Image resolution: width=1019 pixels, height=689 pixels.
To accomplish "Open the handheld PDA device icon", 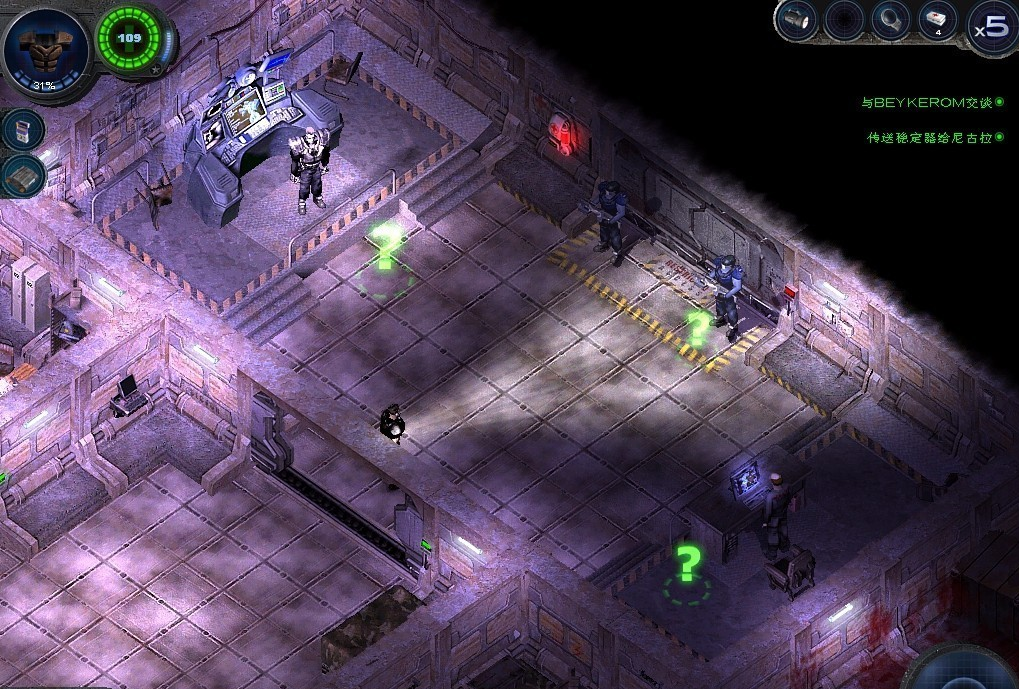I will pos(23,128).
